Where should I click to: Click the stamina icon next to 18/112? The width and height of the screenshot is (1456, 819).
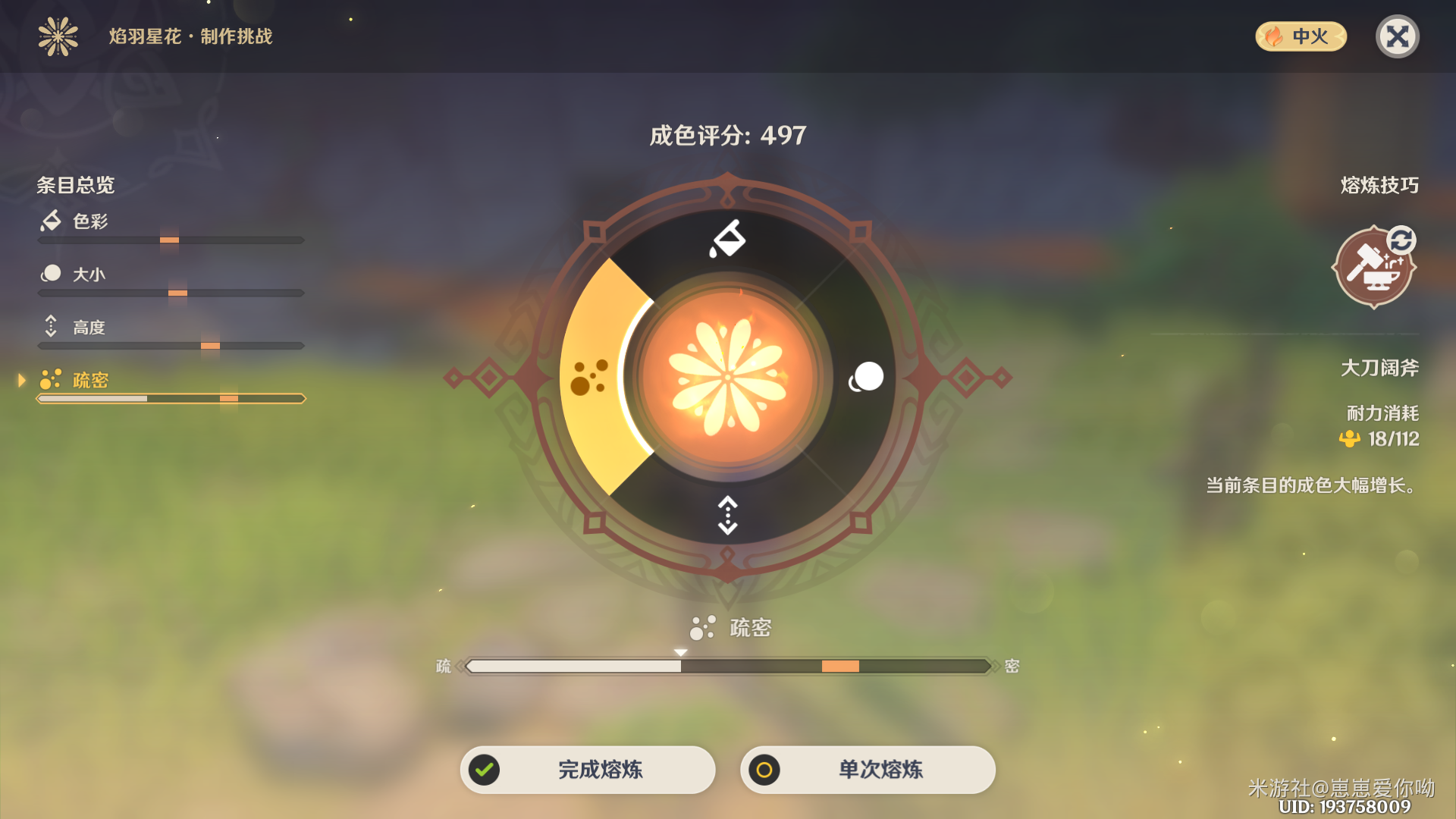tap(1351, 438)
